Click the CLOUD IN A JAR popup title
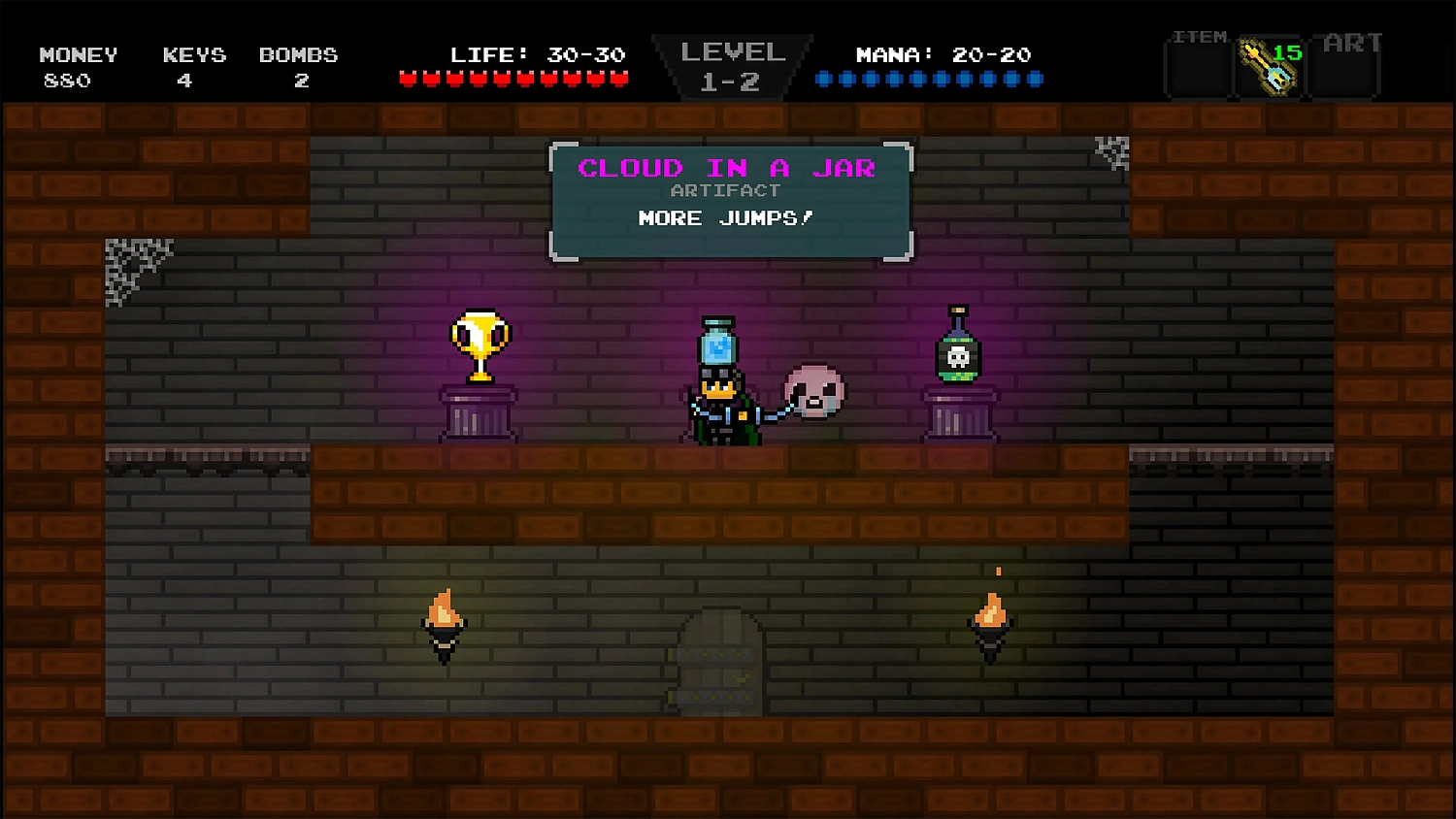Image resolution: width=1456 pixels, height=819 pixels. coord(726,167)
